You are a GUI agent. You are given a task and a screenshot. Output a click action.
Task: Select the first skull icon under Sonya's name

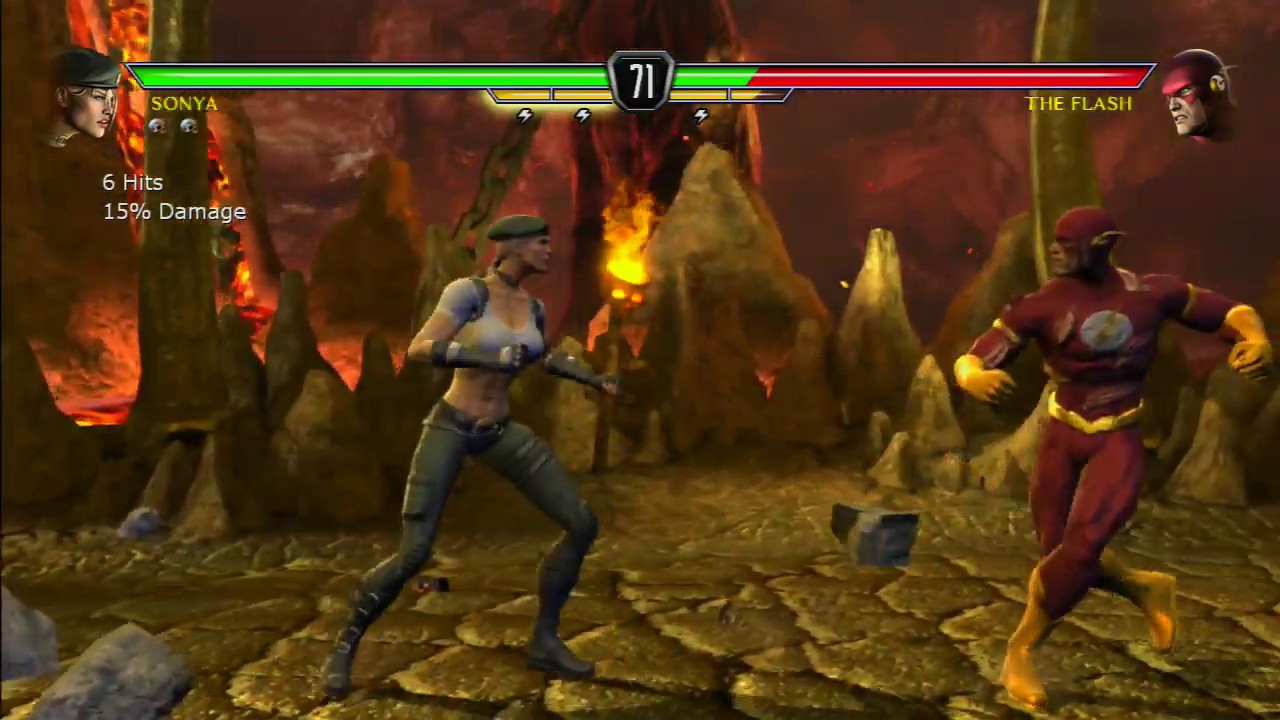pyautogui.click(x=157, y=126)
